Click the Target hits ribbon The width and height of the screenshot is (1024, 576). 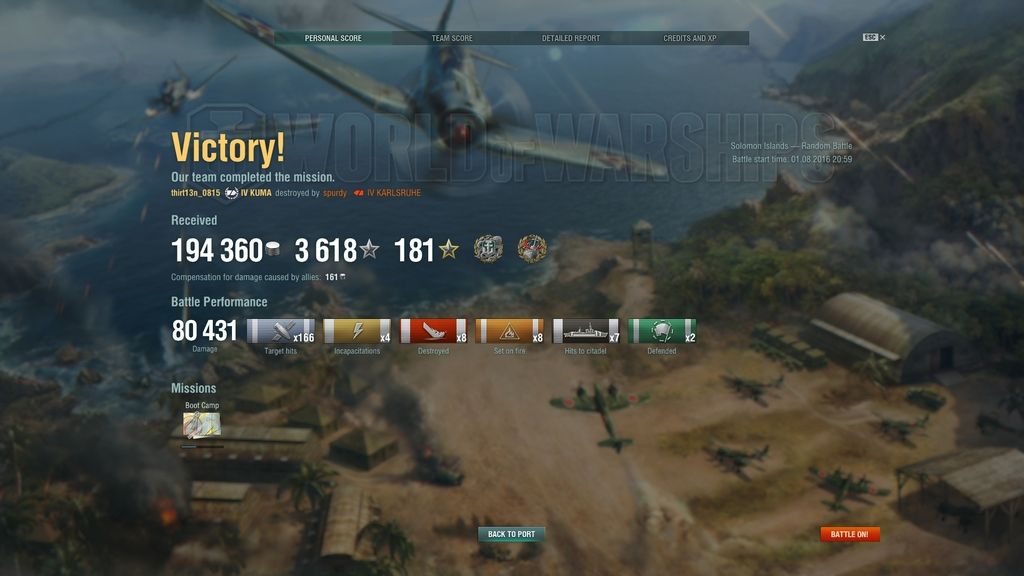[280, 332]
